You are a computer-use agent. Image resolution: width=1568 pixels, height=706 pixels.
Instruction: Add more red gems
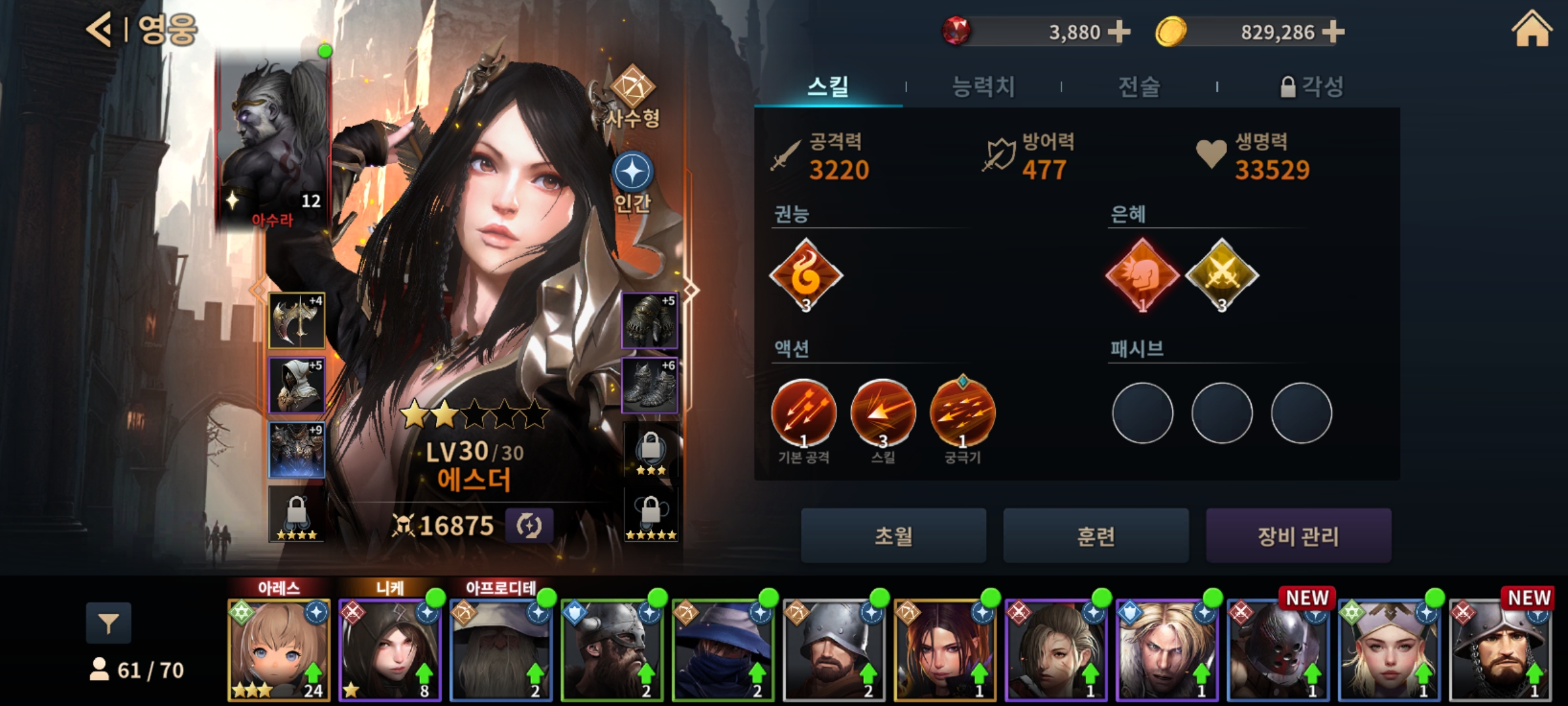pos(1119,31)
